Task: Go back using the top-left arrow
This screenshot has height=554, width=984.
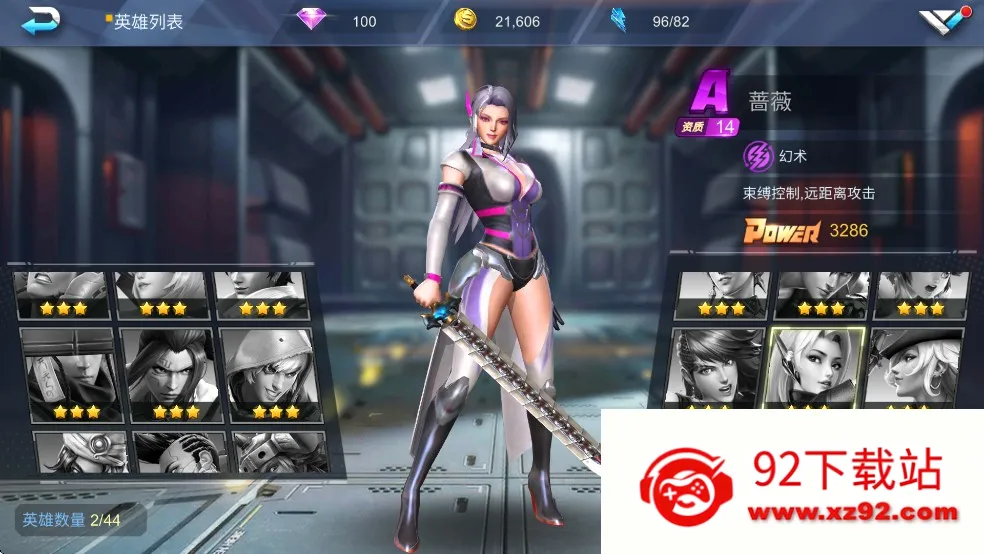Action: pos(41,20)
